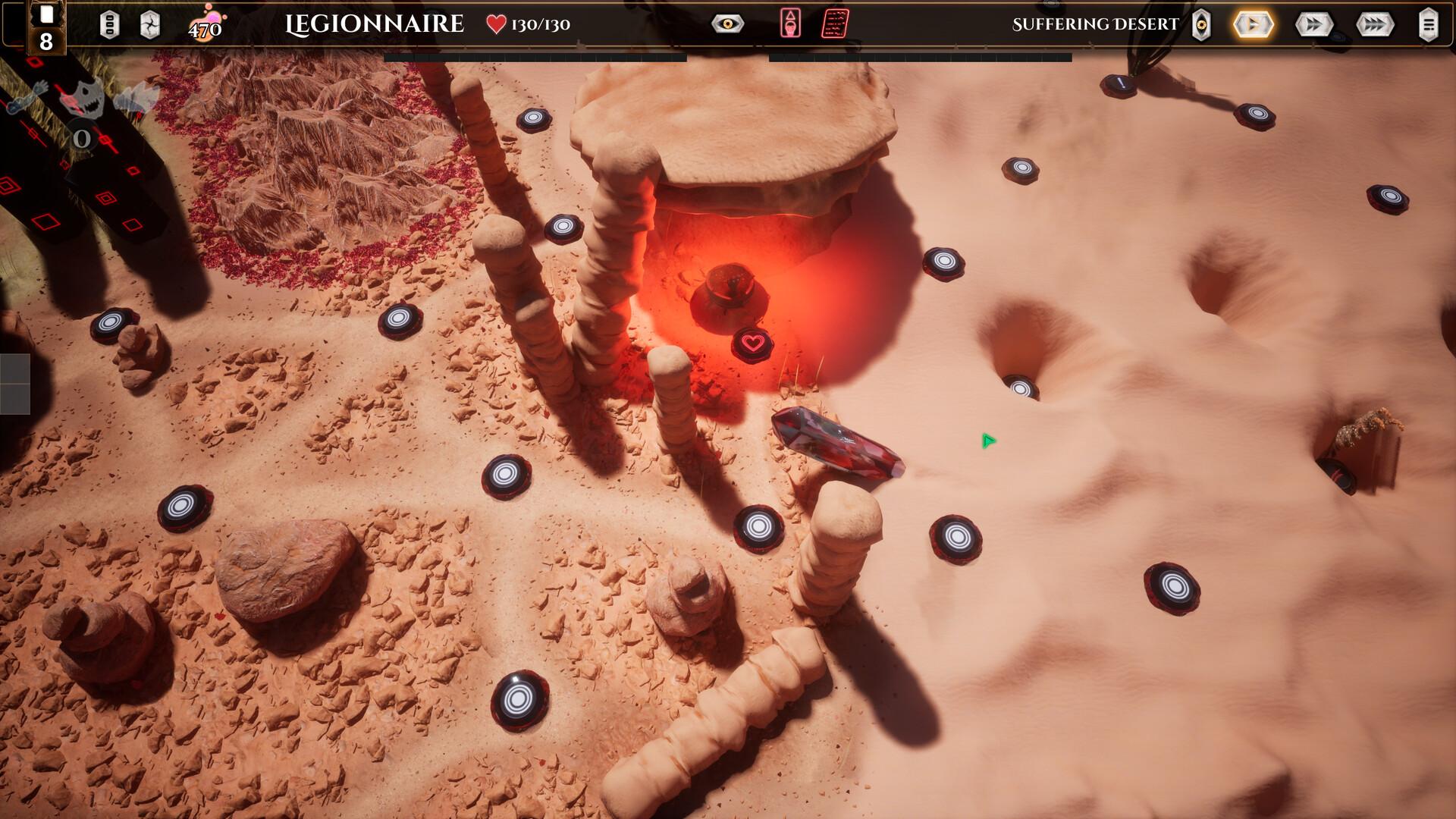Toggle the eye icon in the top center
This screenshot has height=819, width=1456.
(727, 24)
